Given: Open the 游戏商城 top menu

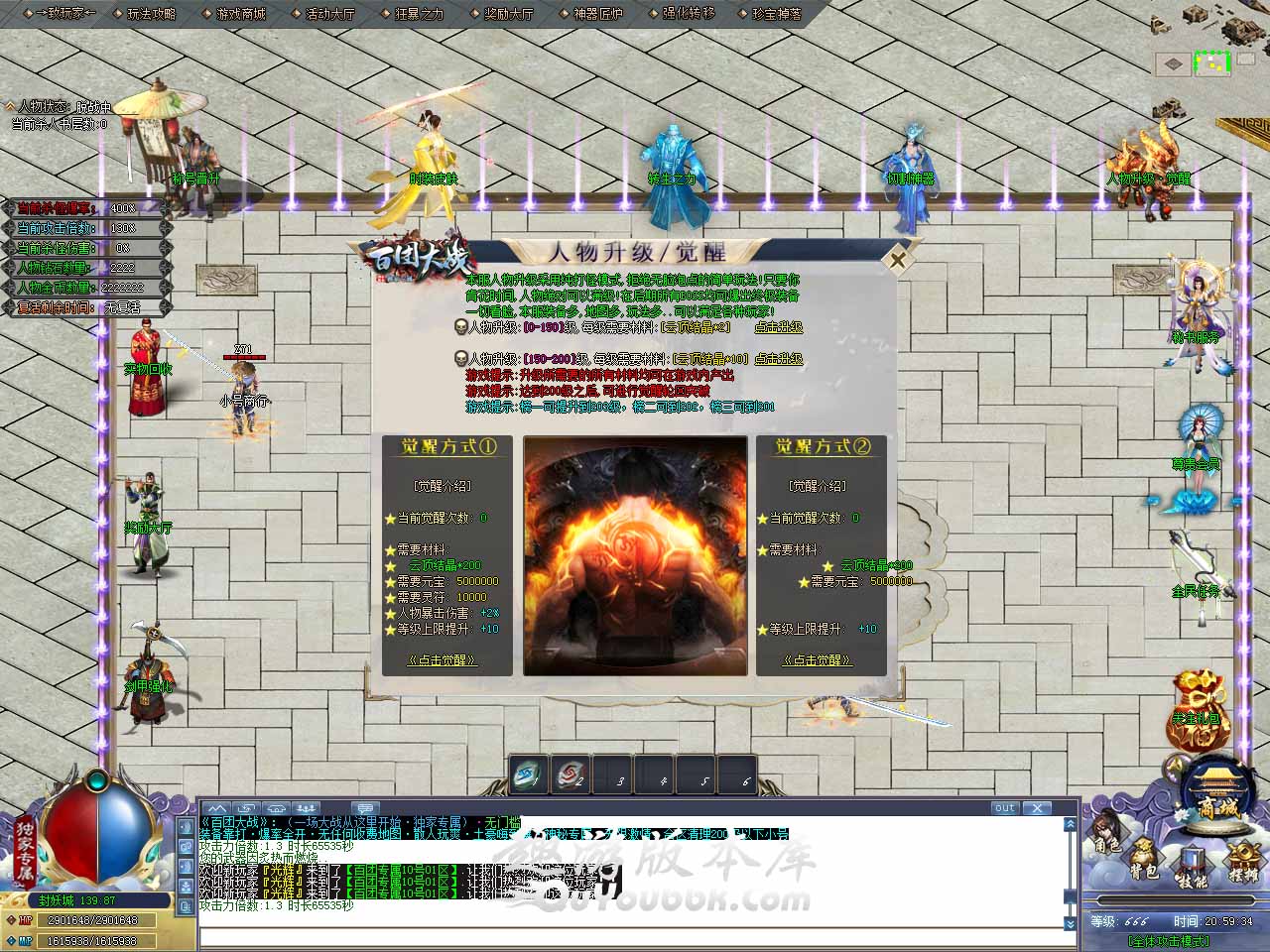Looking at the screenshot, I should 241,14.
